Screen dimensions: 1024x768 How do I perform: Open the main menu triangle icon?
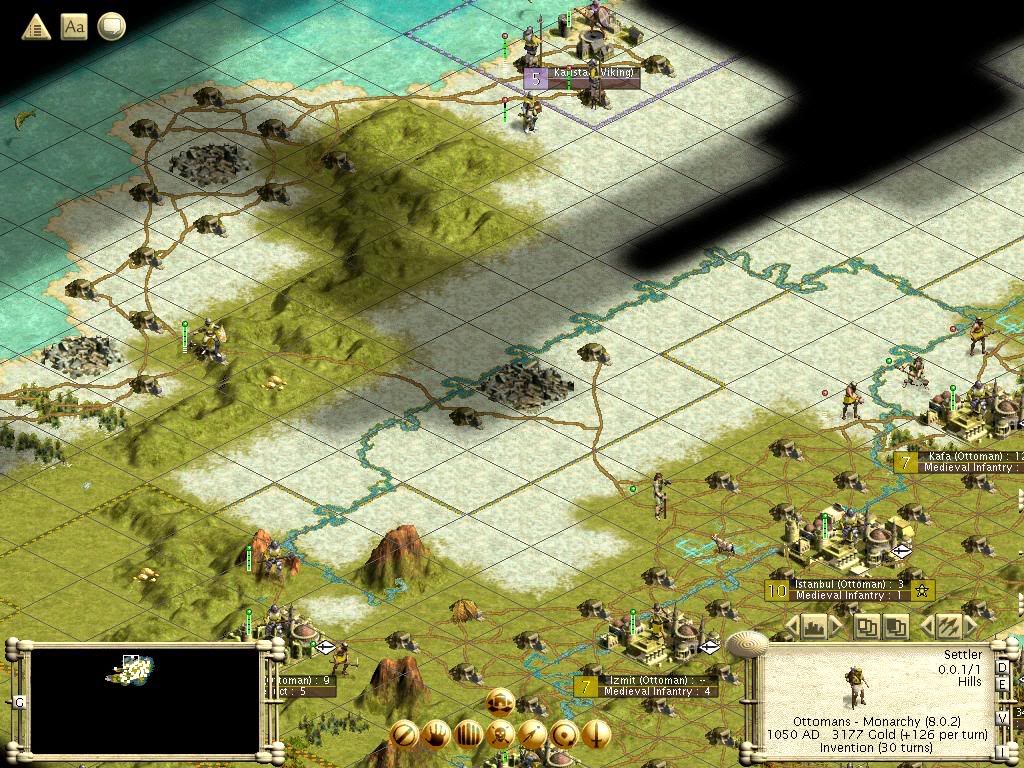tap(36, 27)
